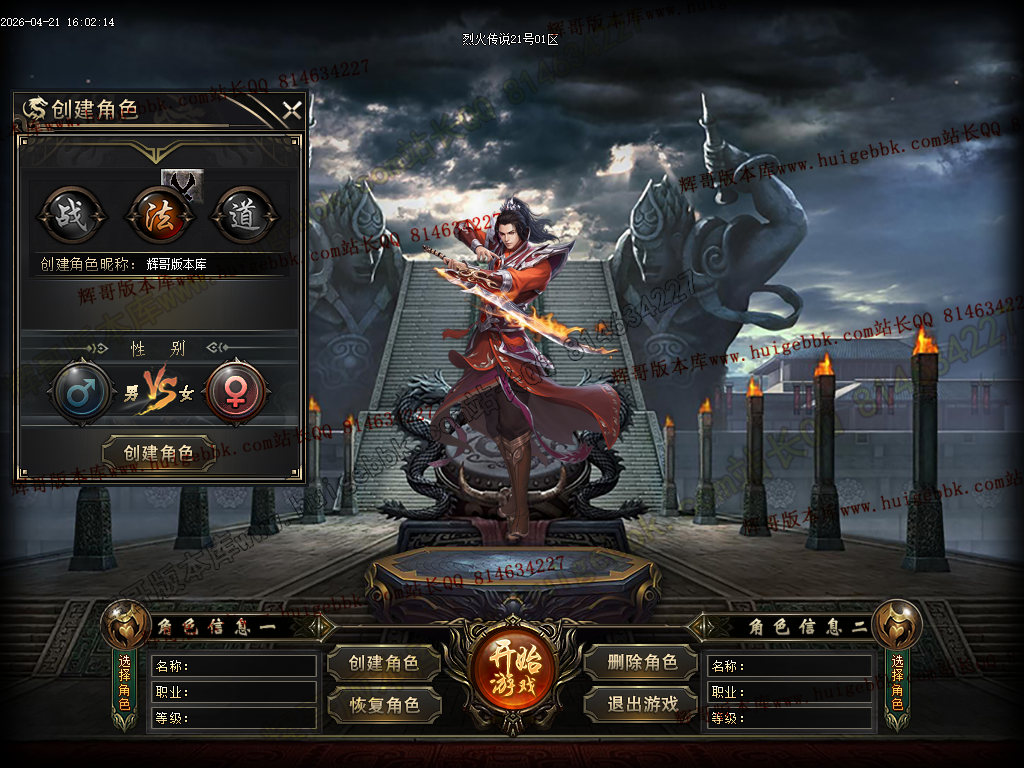Choose the female gender symbol
This screenshot has width=1024, height=768.
pos(236,391)
